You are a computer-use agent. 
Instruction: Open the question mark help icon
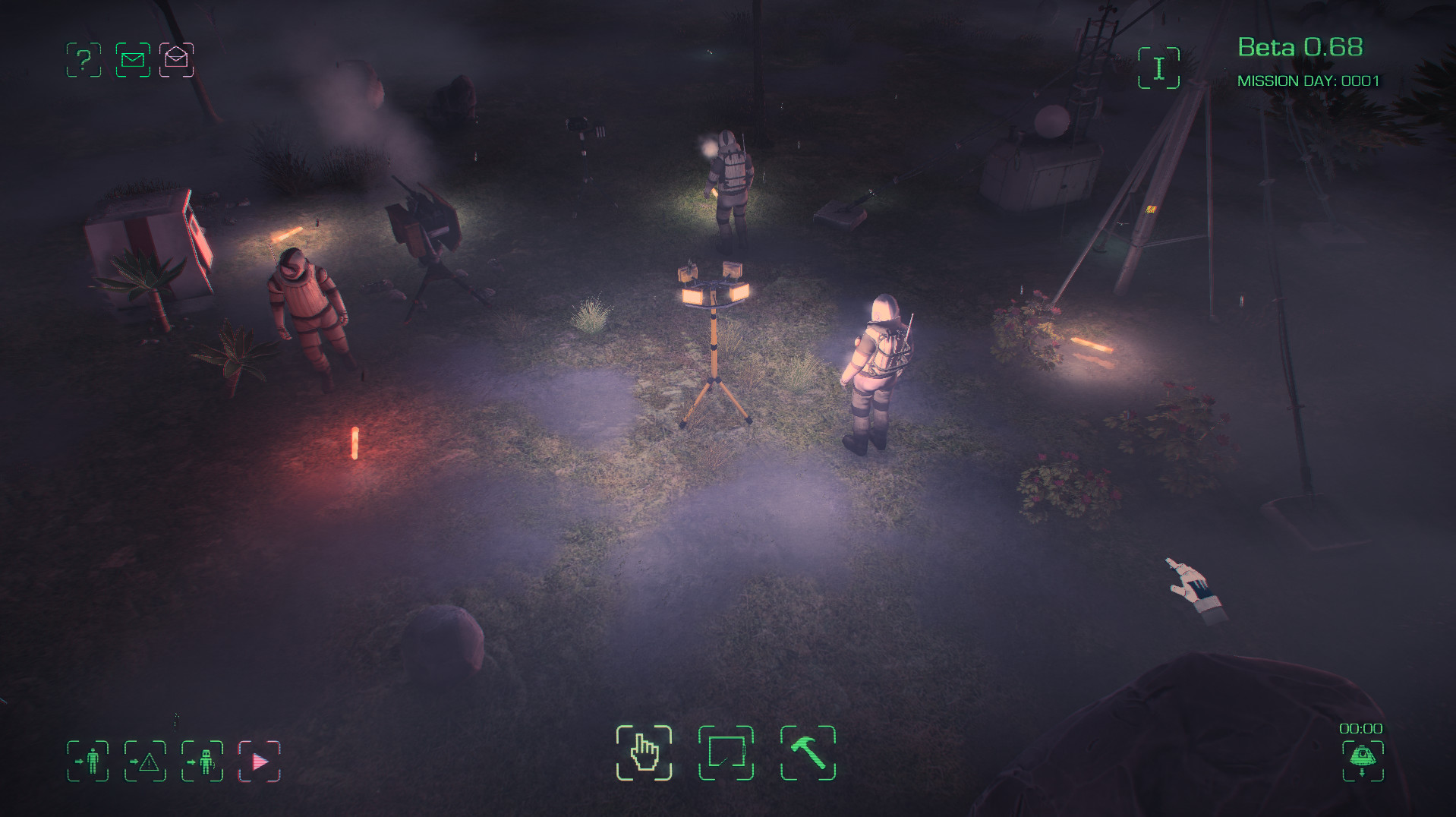tap(84, 60)
